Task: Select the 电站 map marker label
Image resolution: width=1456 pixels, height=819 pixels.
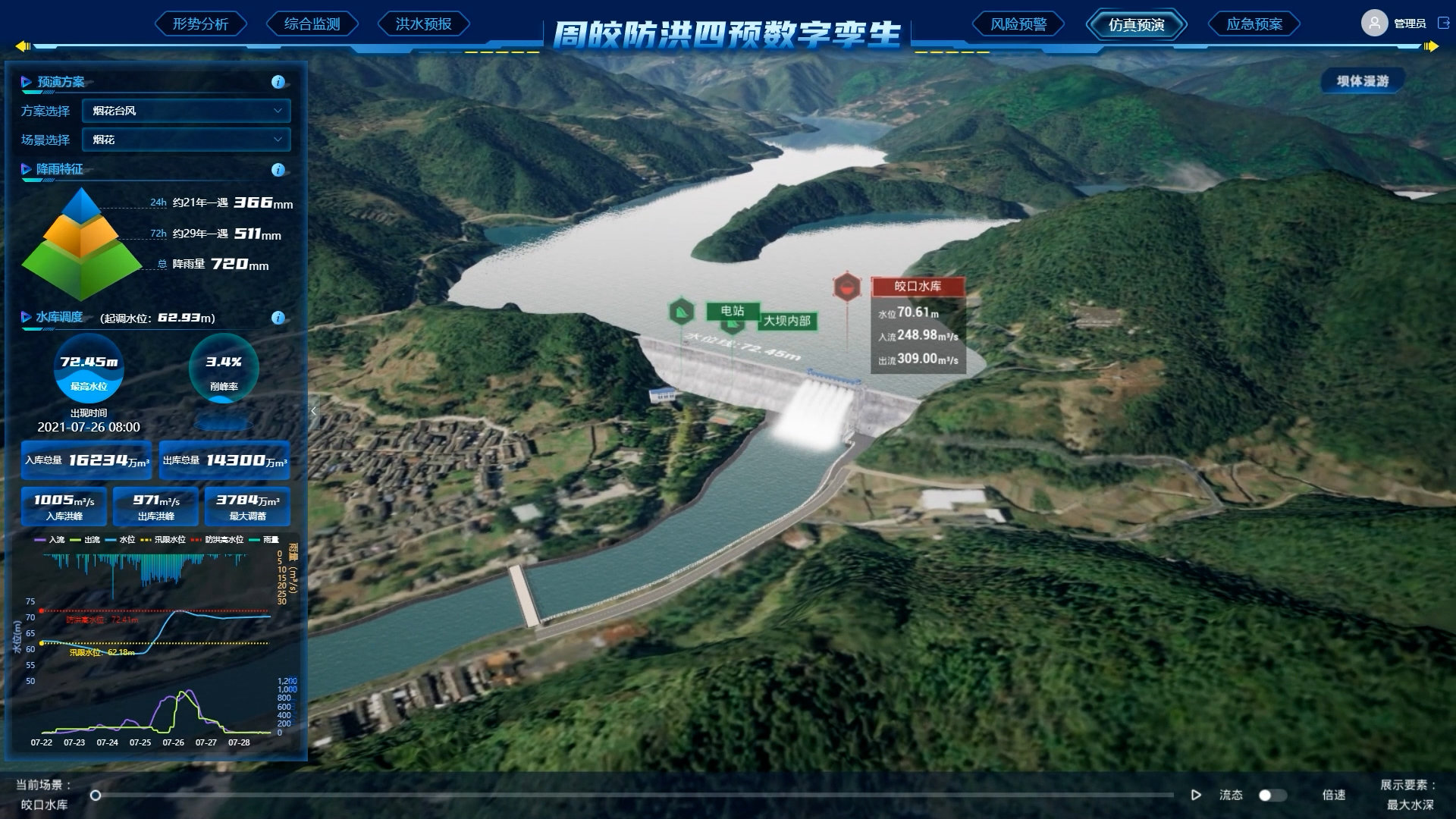Action: click(732, 311)
